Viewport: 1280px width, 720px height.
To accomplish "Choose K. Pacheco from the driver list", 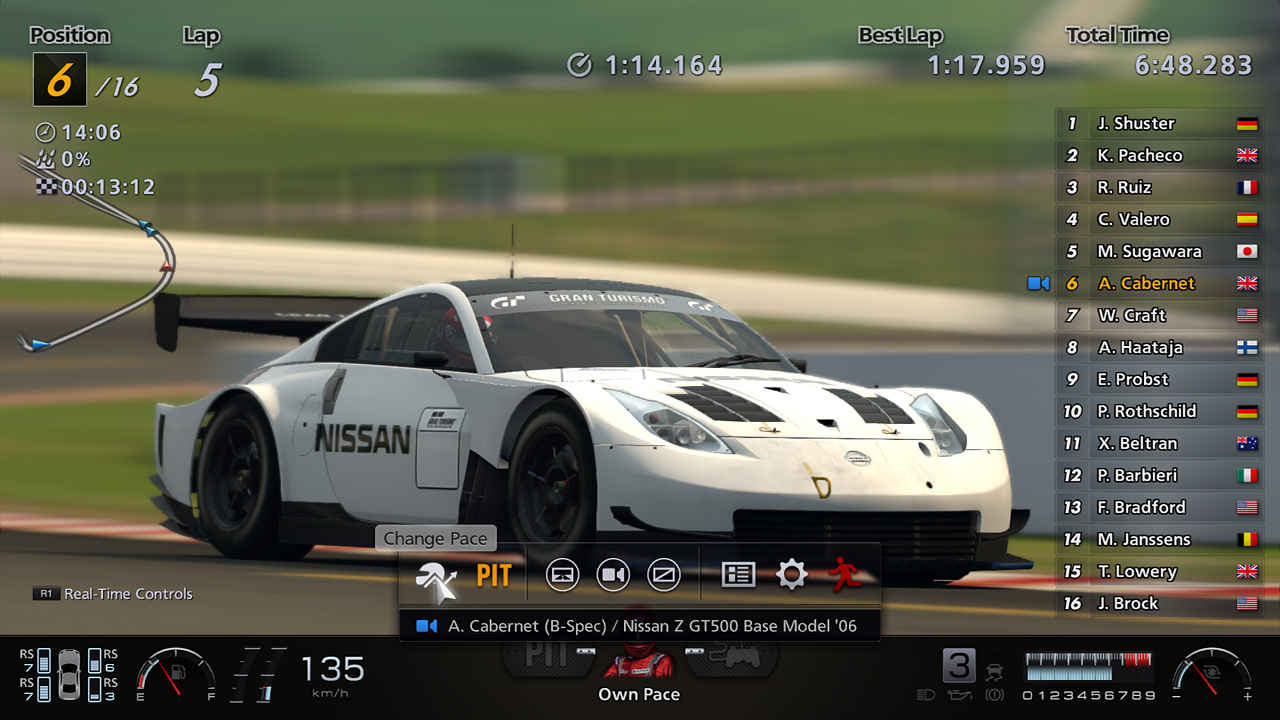I will (x=1158, y=156).
